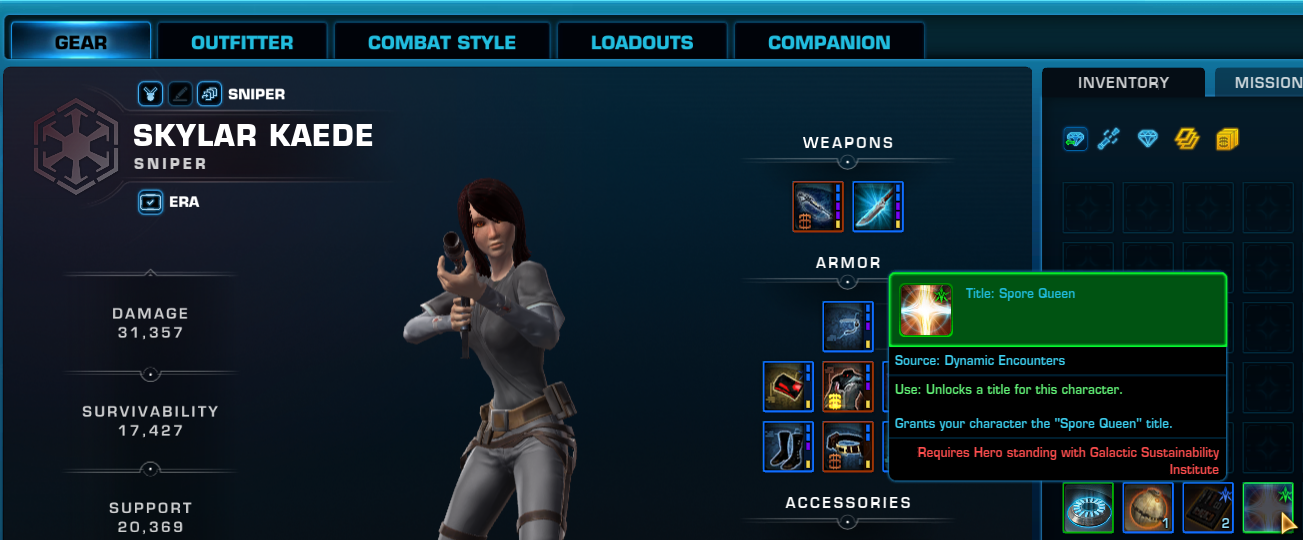Click the medal icon beside Sniper label

[150, 94]
